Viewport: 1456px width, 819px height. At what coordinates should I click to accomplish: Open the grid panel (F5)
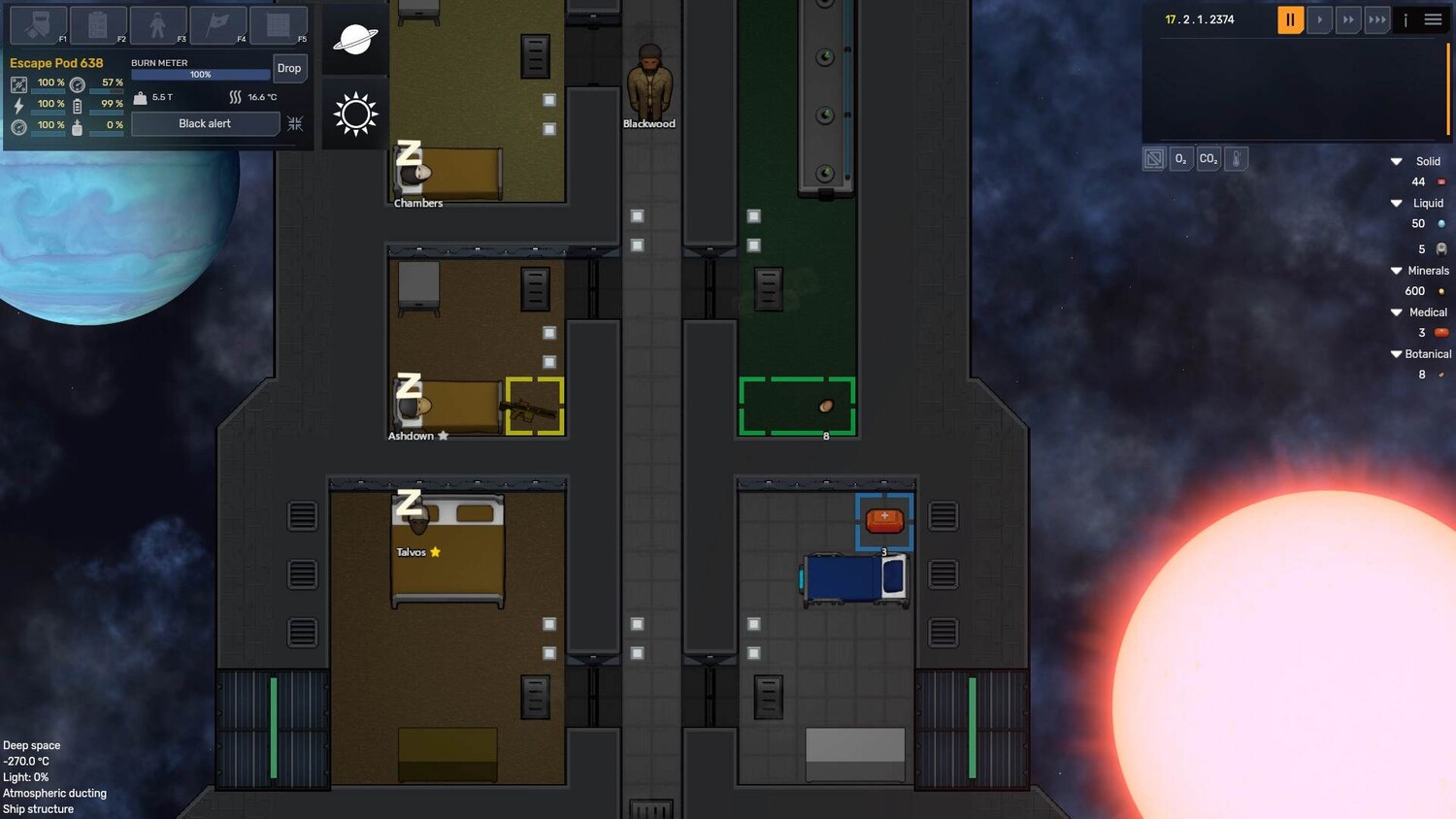(278, 24)
